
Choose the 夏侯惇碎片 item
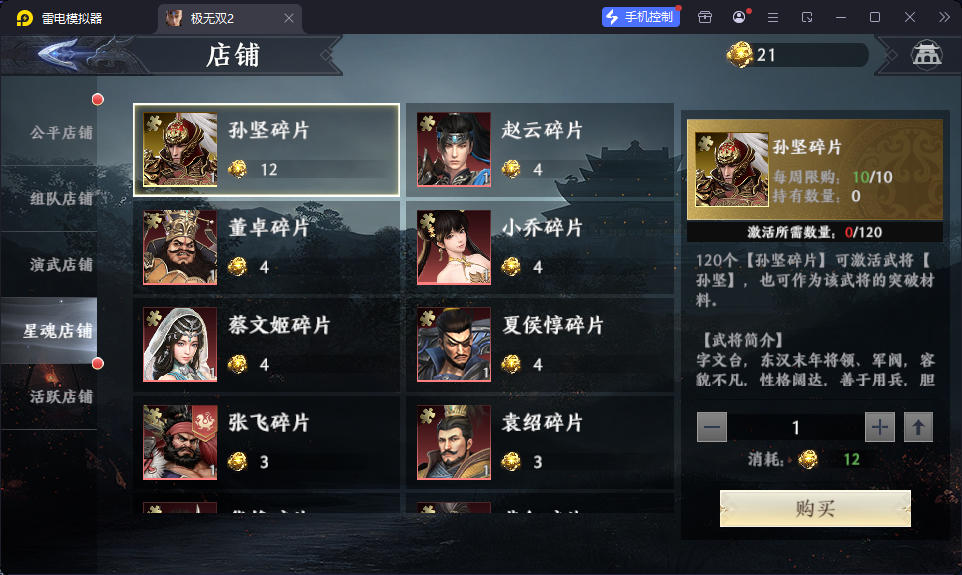click(539, 345)
